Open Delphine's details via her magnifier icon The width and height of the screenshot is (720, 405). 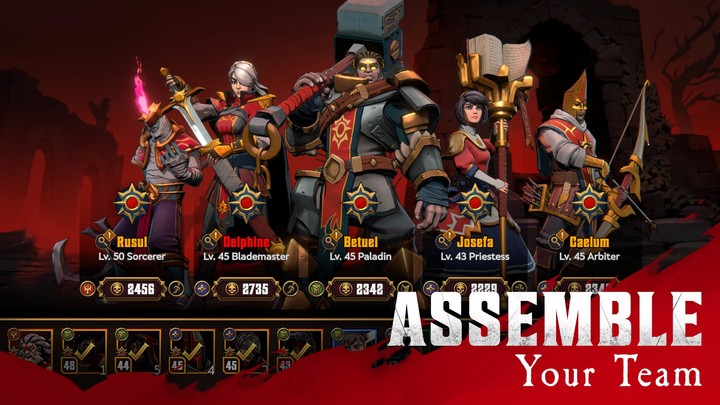pos(210,242)
